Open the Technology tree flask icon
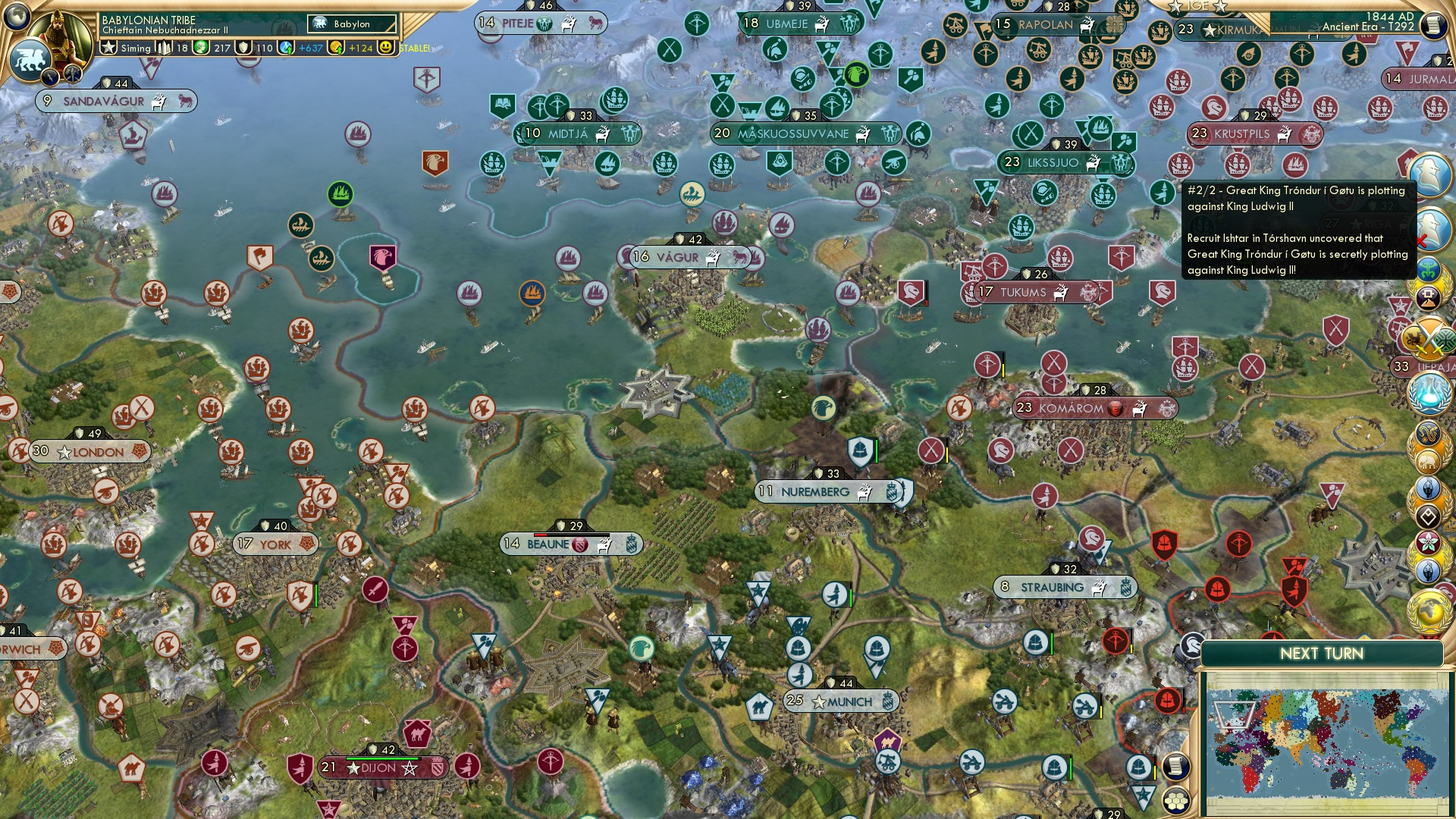 1430,393
